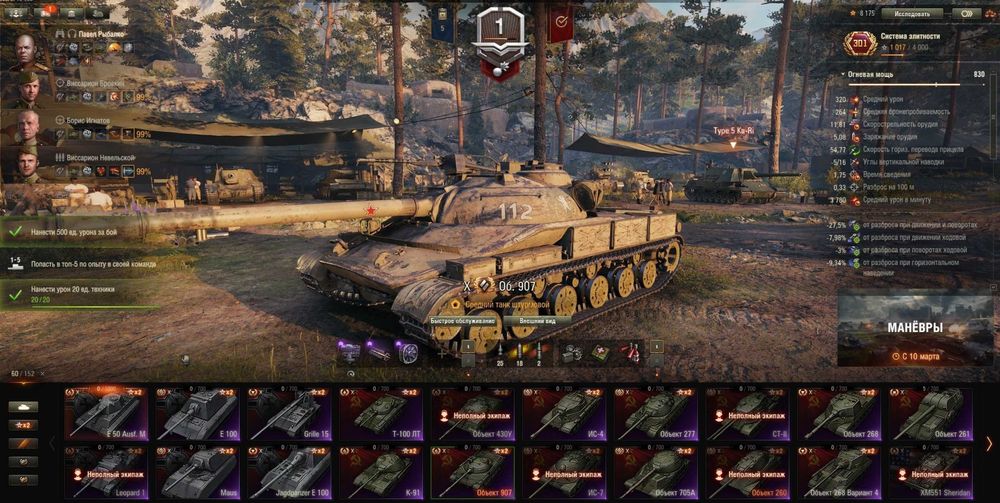Select the К-91 tank card

pos(381,472)
